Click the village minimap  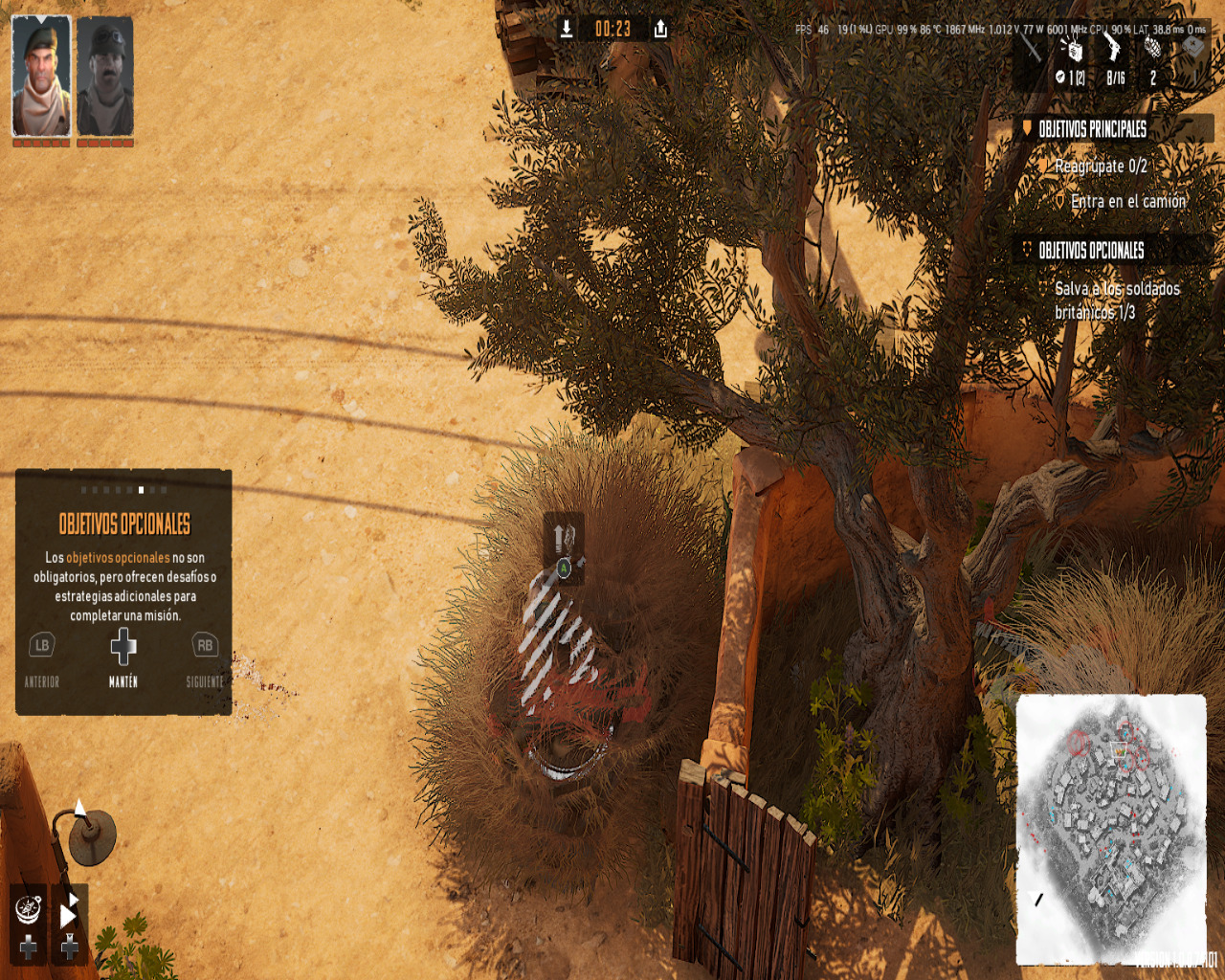(1110, 828)
